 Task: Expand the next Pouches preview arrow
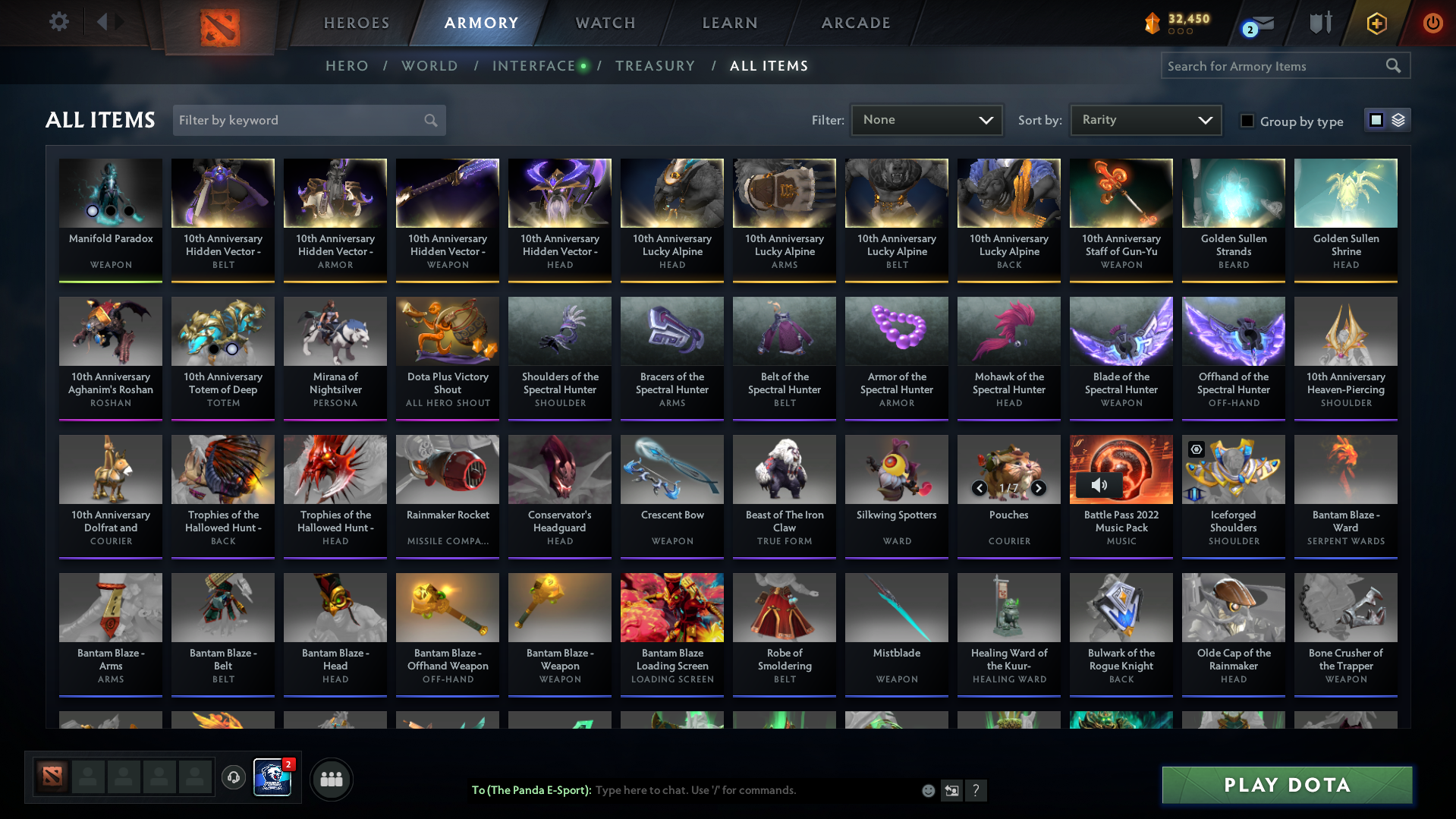(1039, 488)
